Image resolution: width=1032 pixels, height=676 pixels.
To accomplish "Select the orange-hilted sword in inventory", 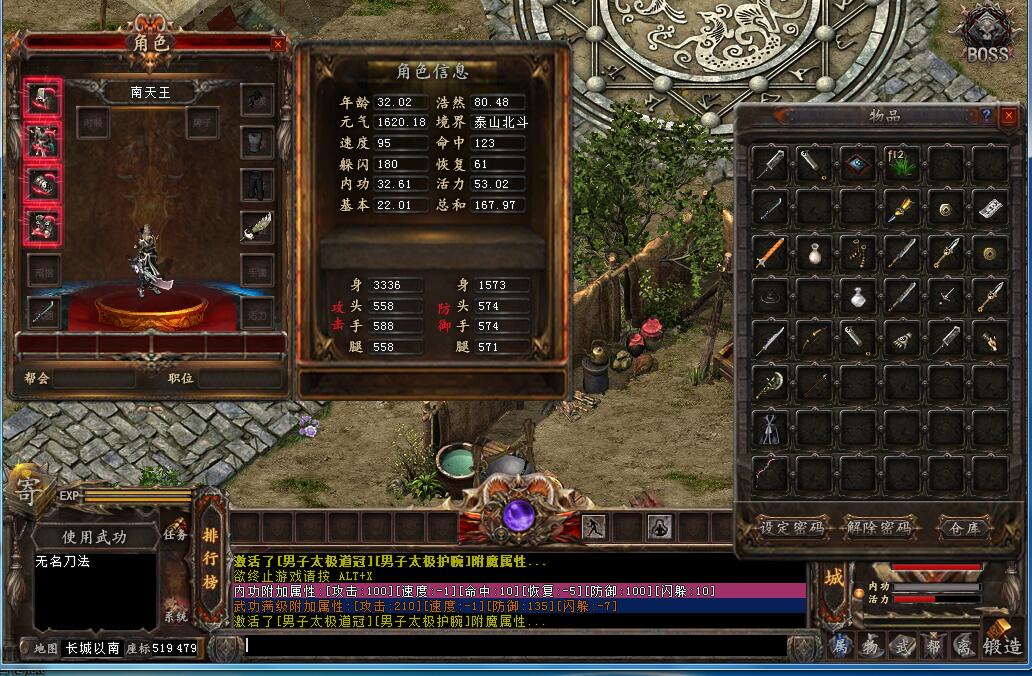I will click(x=769, y=252).
